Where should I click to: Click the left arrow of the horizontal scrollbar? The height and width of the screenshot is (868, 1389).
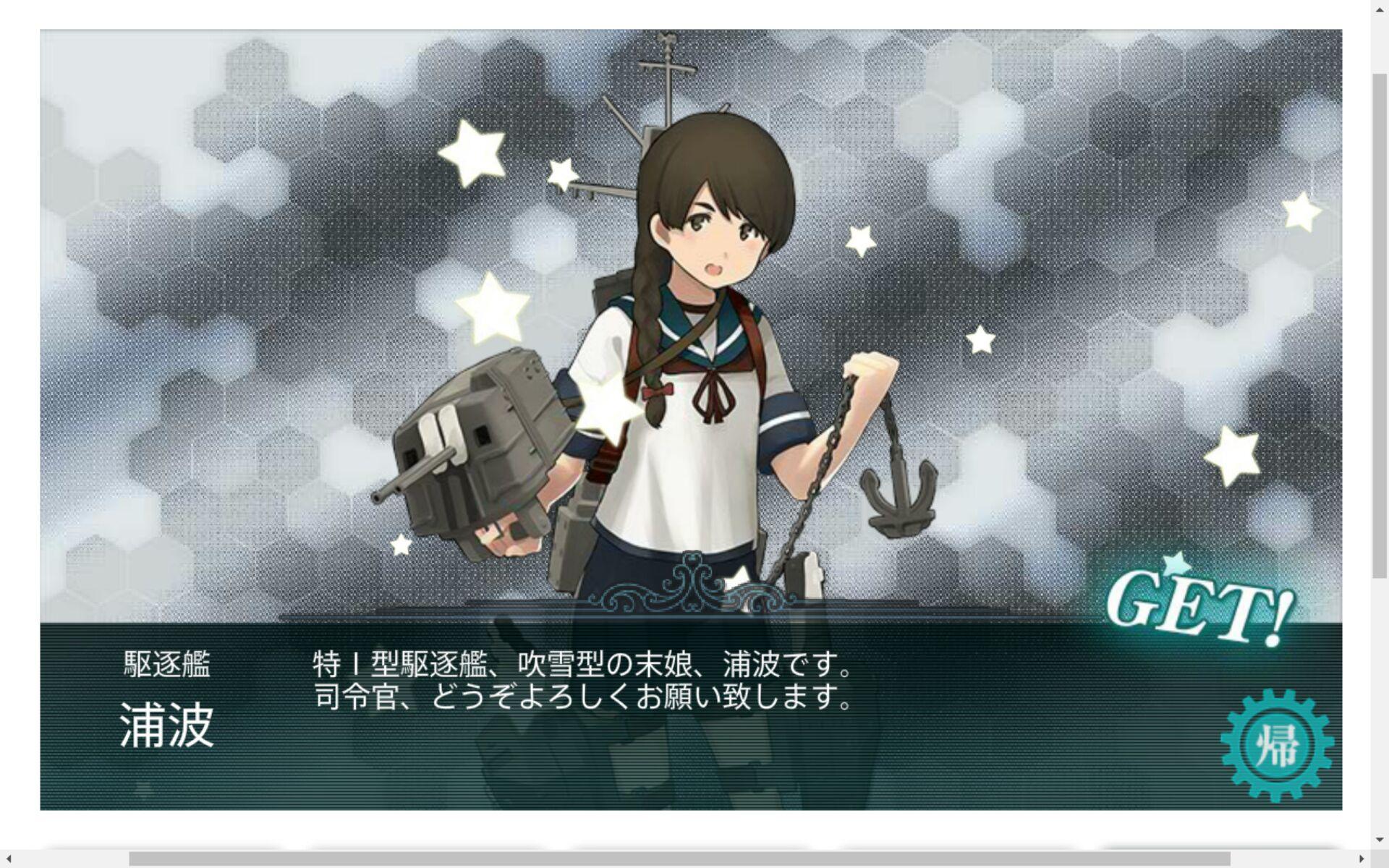coord(7,860)
